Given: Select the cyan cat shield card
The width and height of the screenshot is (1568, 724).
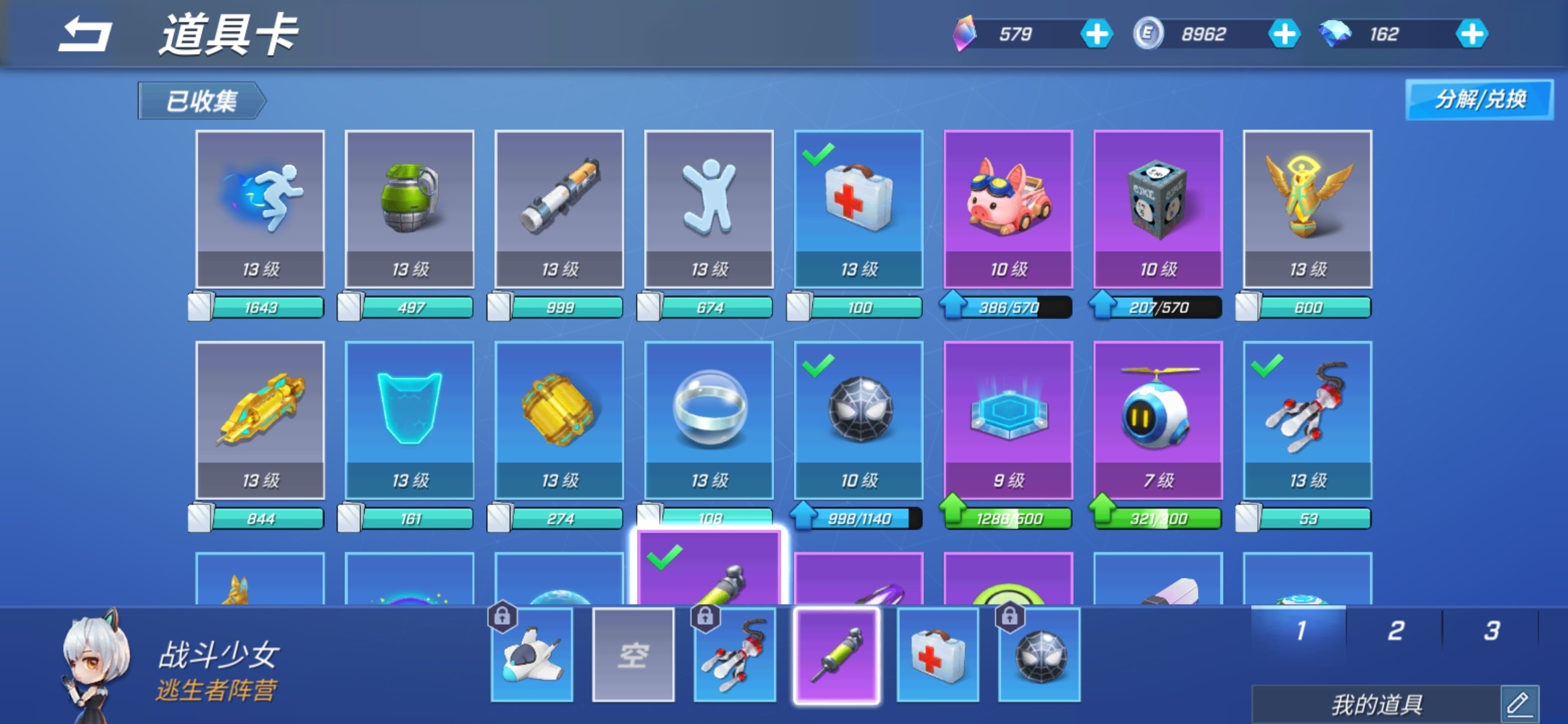Looking at the screenshot, I should pyautogui.click(x=409, y=420).
